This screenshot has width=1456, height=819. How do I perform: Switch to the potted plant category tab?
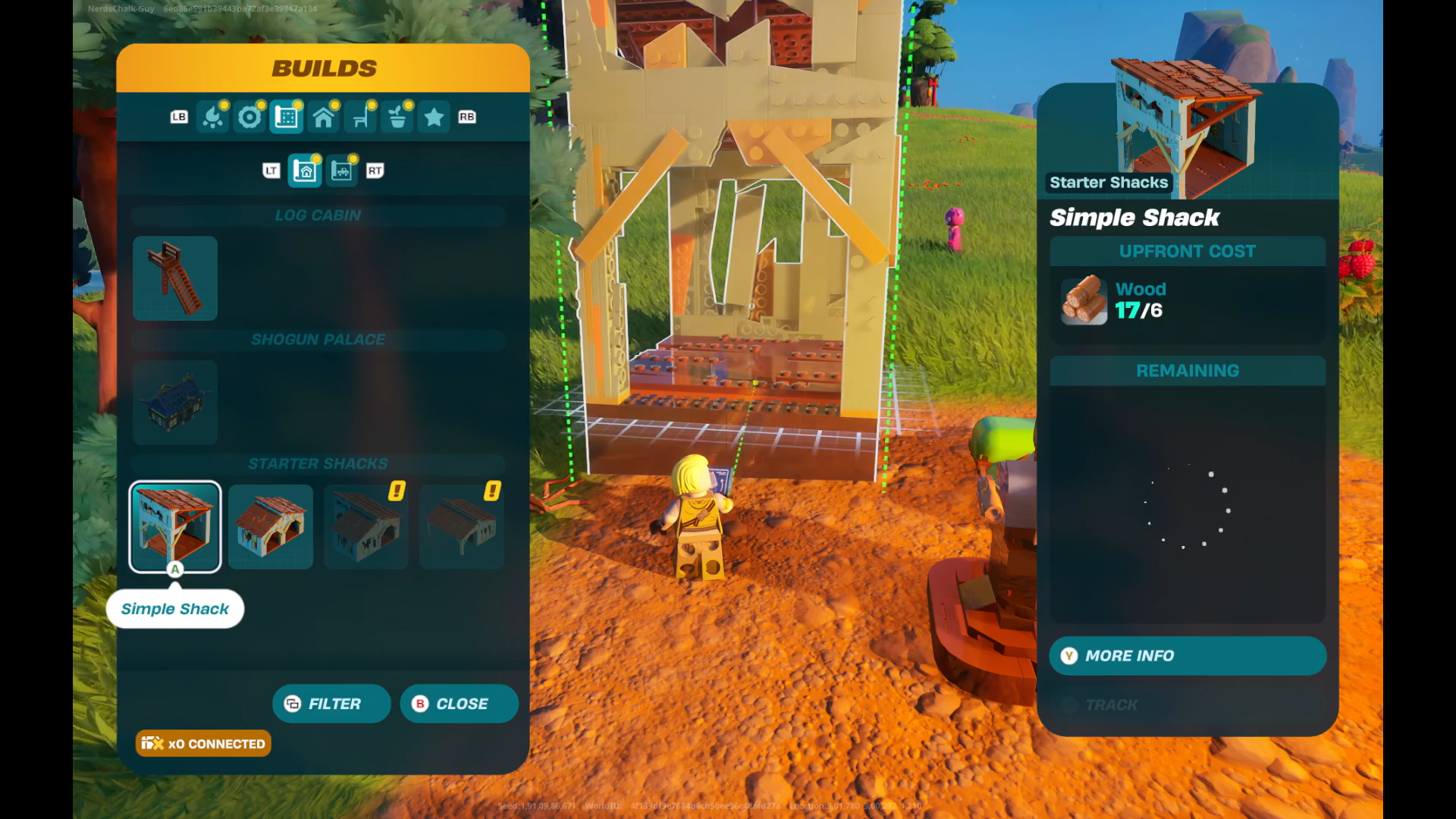pyautogui.click(x=397, y=118)
